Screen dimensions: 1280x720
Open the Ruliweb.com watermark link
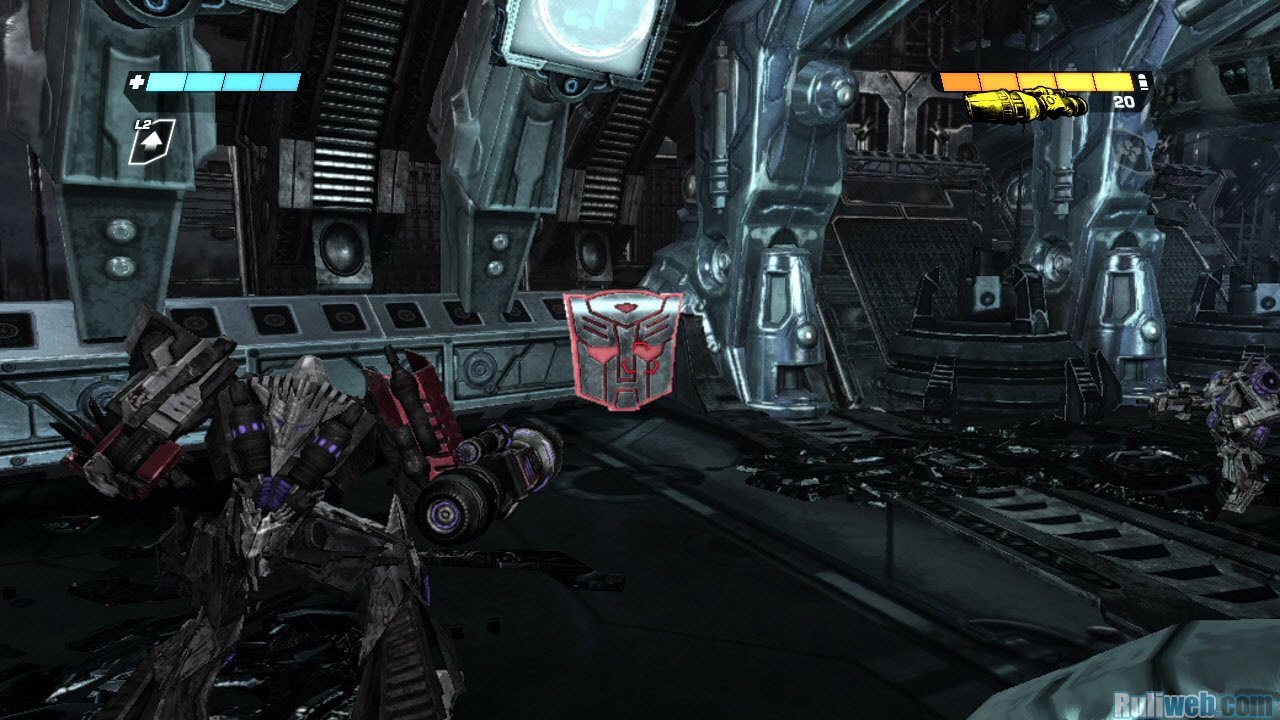(x=1191, y=703)
